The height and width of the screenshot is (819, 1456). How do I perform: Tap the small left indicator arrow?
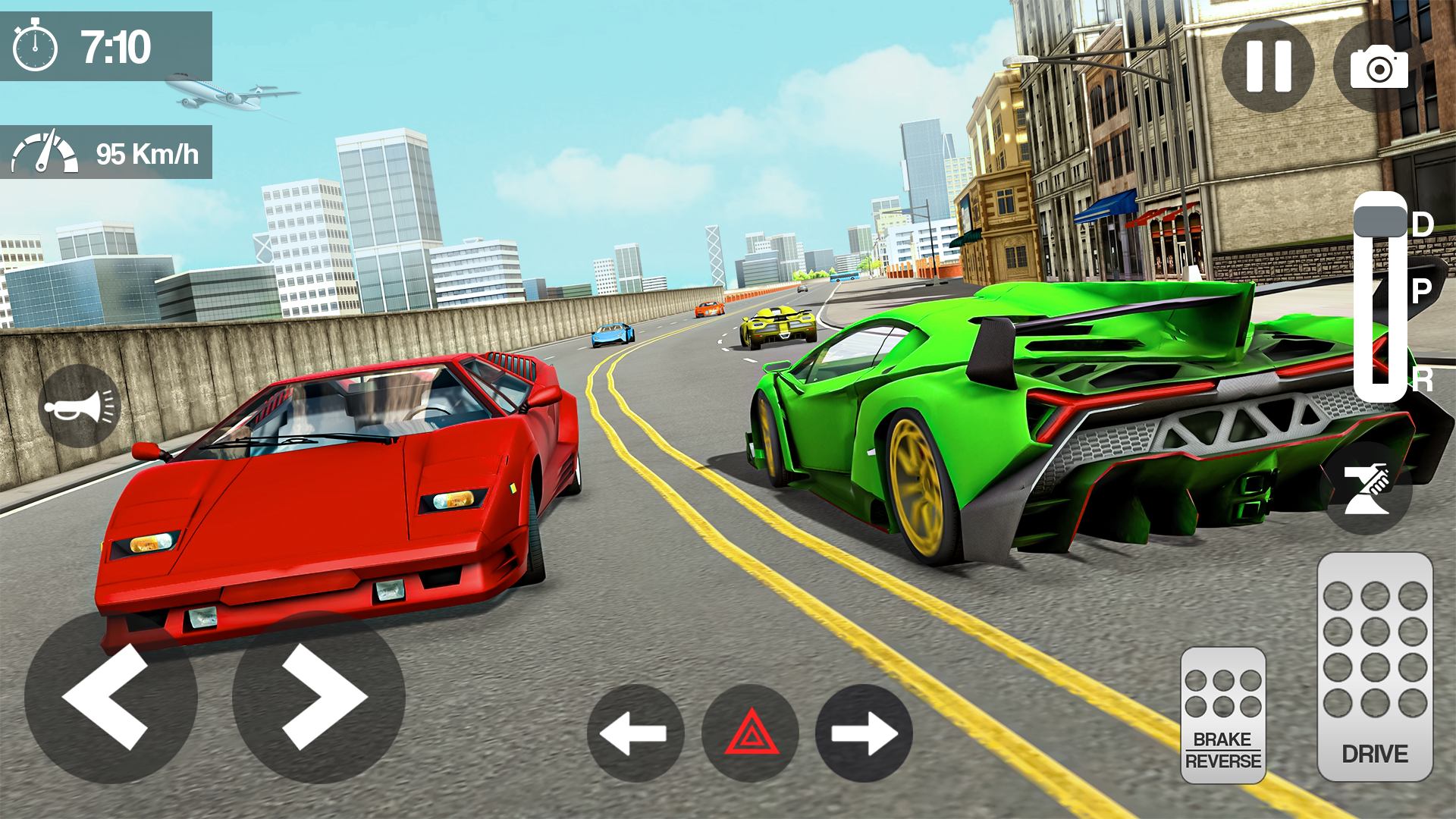click(x=634, y=734)
